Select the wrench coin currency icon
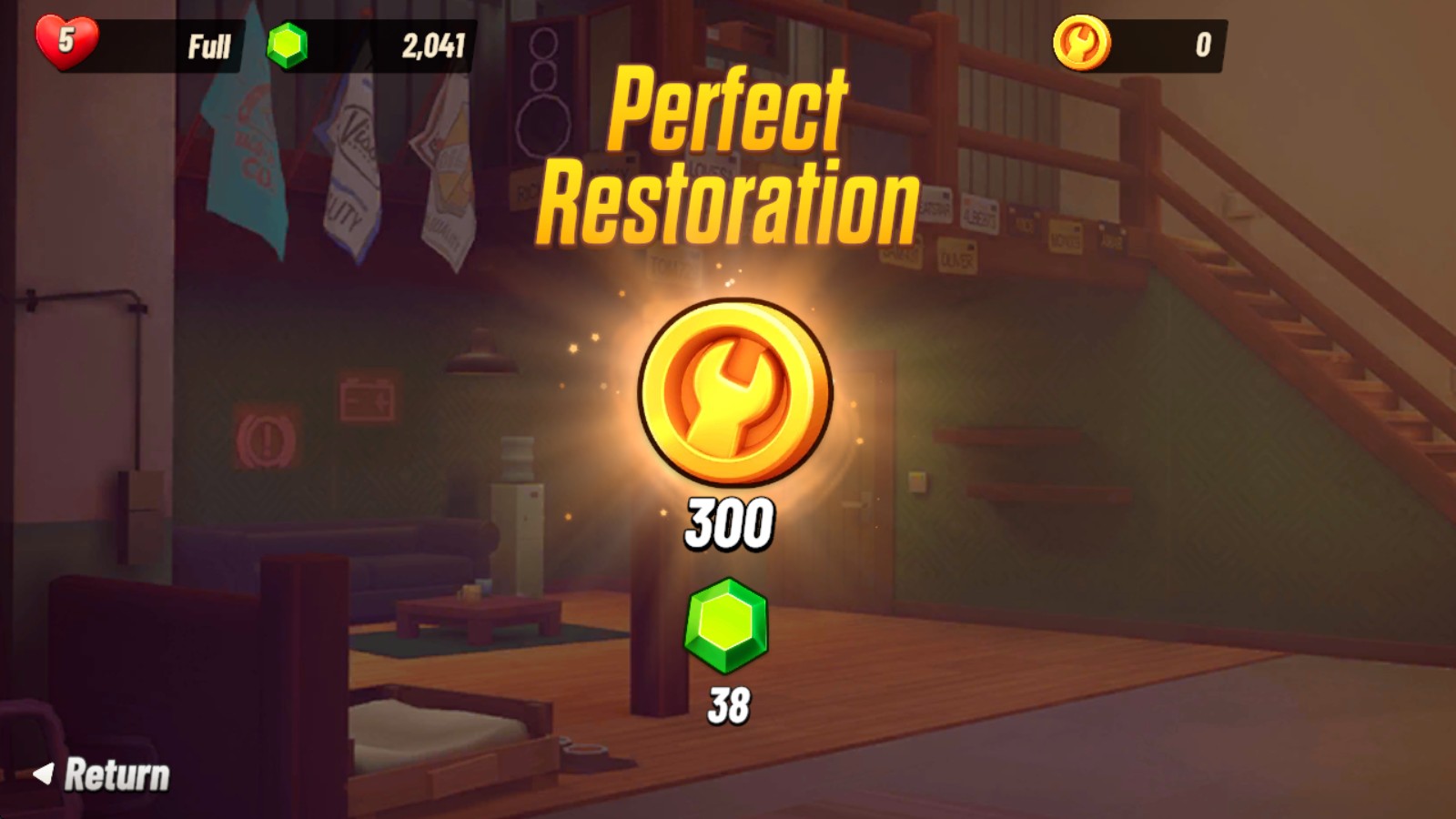This screenshot has height=819, width=1456. (x=1081, y=43)
